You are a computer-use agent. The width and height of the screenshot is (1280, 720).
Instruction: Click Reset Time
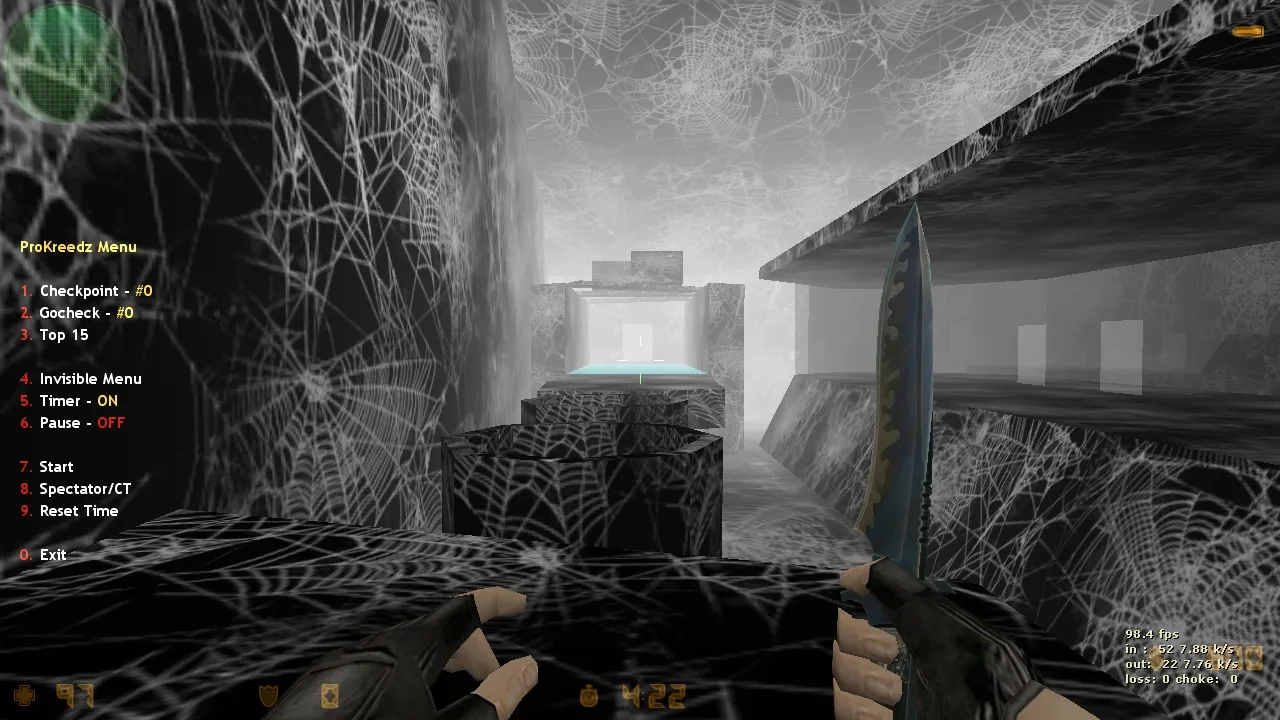(x=78, y=511)
